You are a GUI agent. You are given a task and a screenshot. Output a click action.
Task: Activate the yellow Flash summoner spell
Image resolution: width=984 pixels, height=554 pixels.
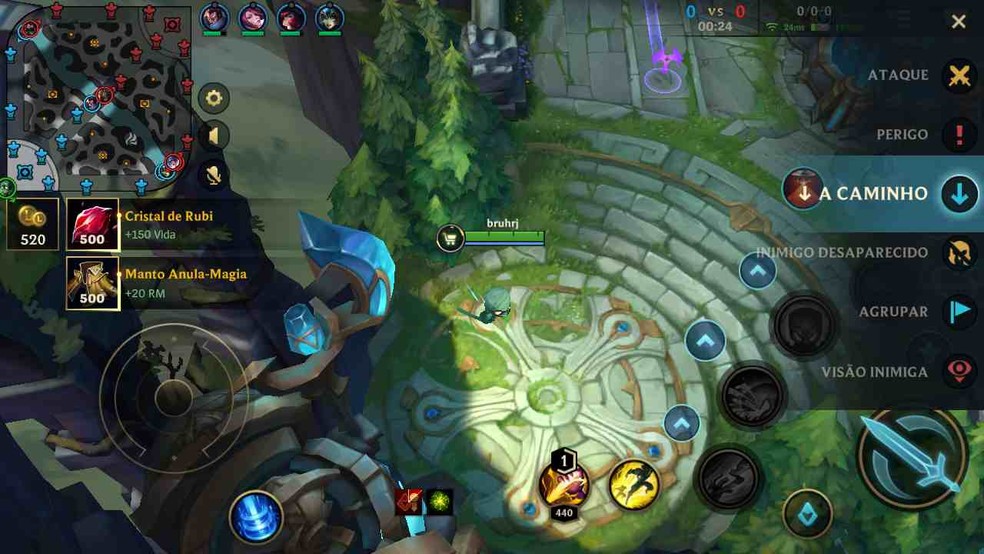634,484
